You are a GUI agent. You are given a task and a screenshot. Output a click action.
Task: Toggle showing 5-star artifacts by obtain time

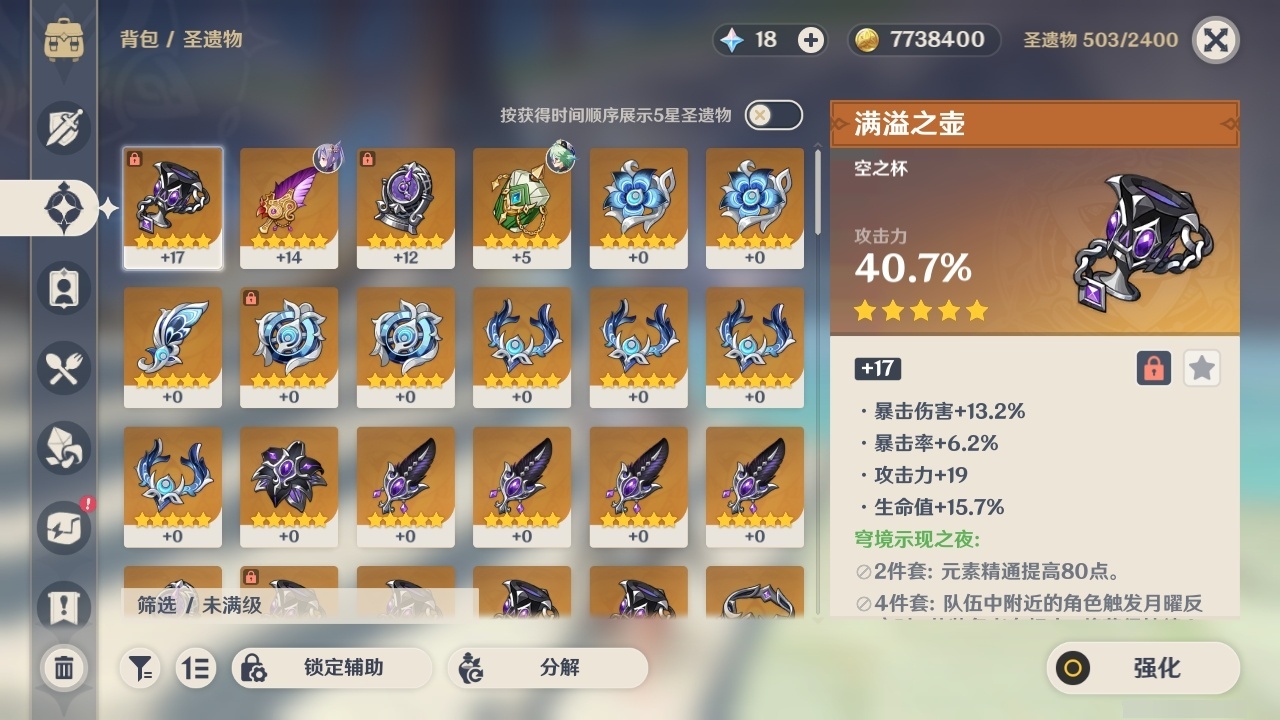point(773,115)
